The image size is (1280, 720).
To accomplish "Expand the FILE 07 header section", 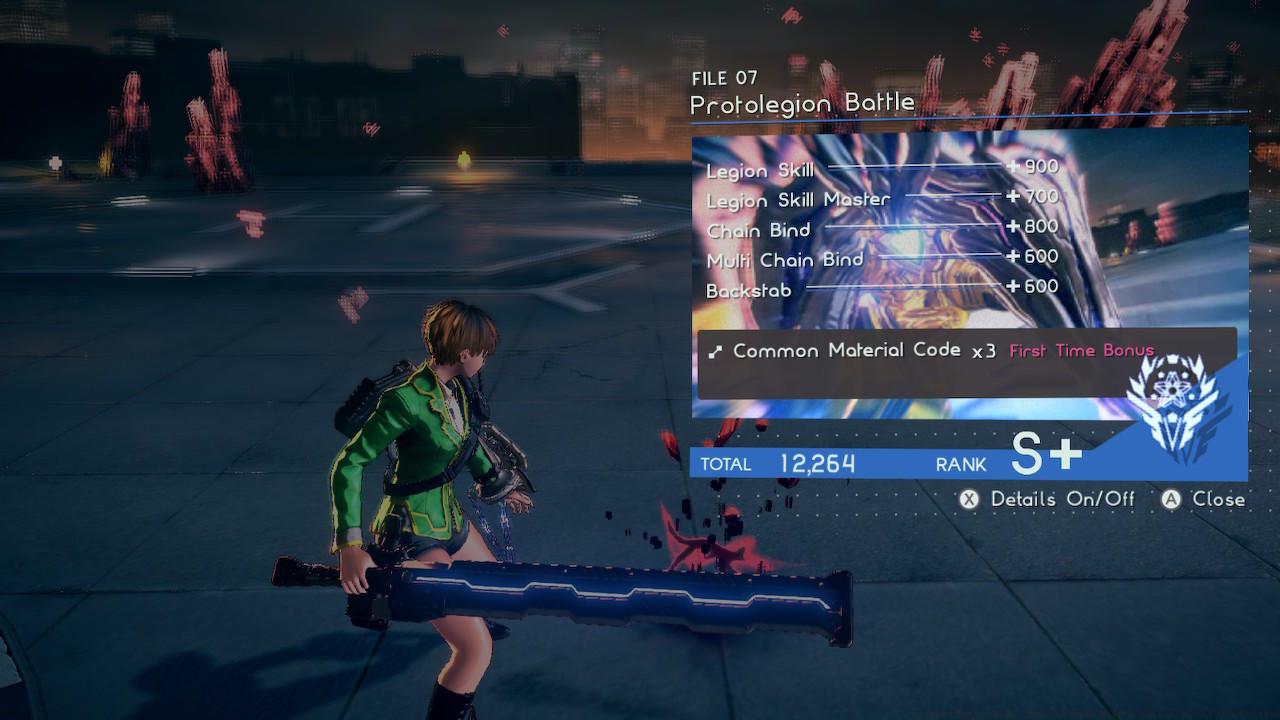I will pyautogui.click(x=725, y=78).
